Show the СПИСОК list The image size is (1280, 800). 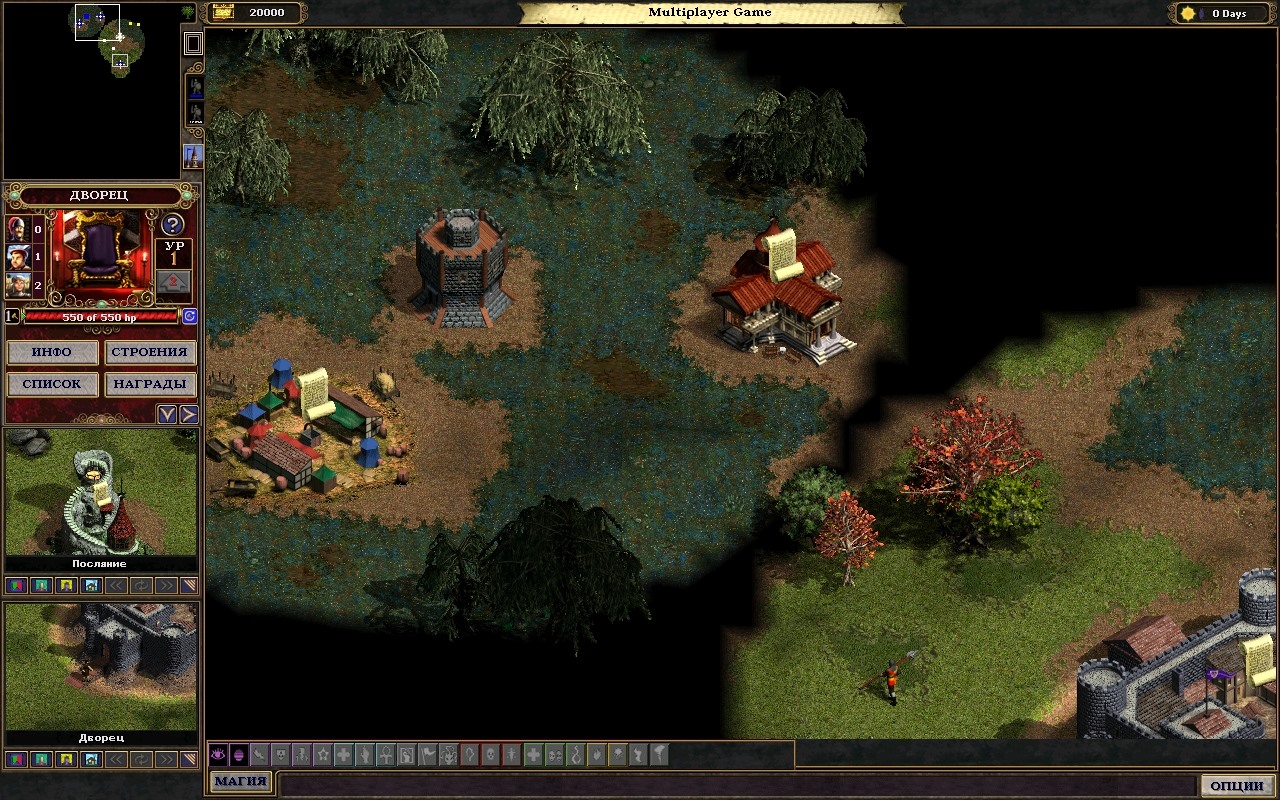pos(52,384)
